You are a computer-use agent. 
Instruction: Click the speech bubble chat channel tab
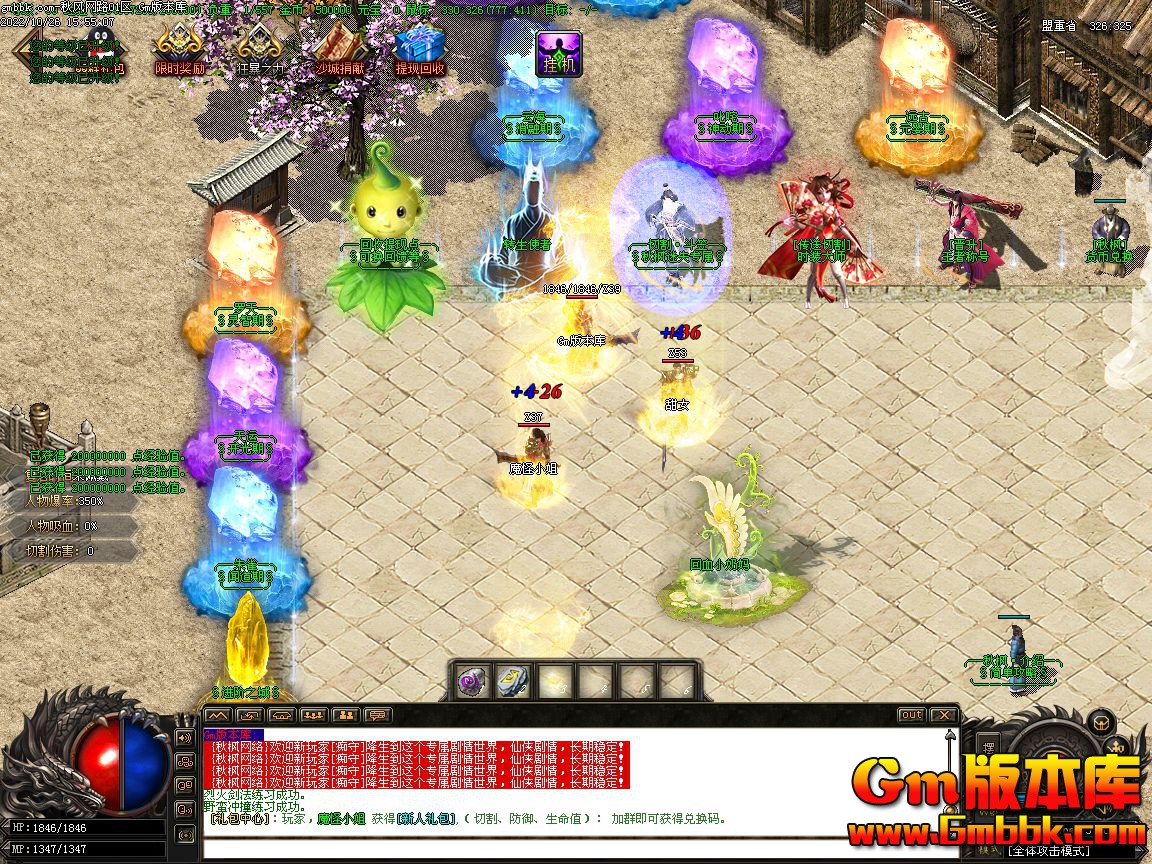(377, 715)
